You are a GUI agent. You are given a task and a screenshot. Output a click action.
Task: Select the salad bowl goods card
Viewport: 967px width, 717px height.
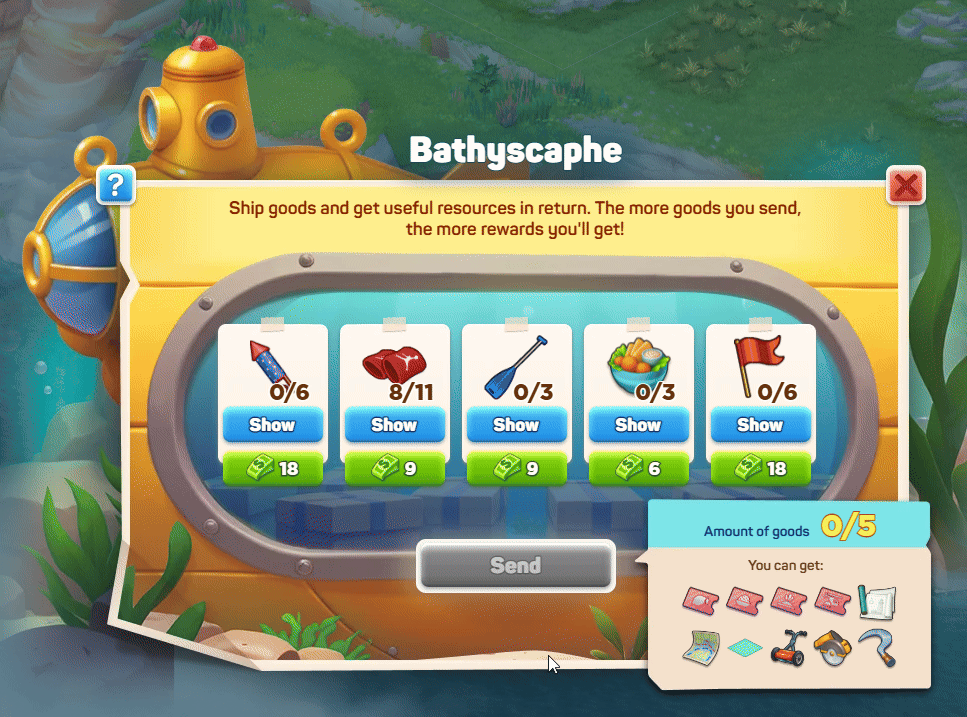[638, 365]
